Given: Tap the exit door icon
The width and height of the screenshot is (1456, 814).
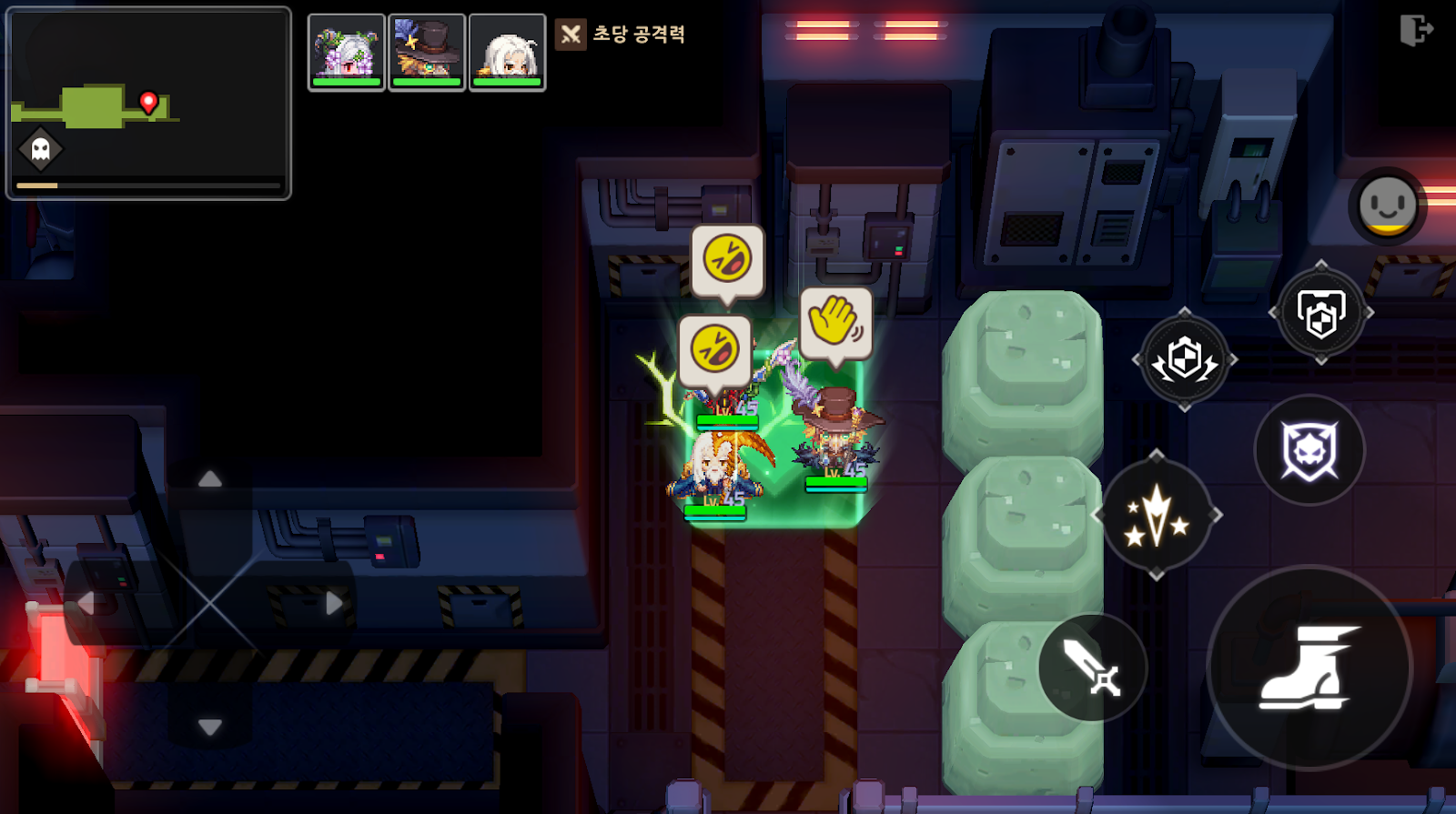Looking at the screenshot, I should coord(1415,30).
